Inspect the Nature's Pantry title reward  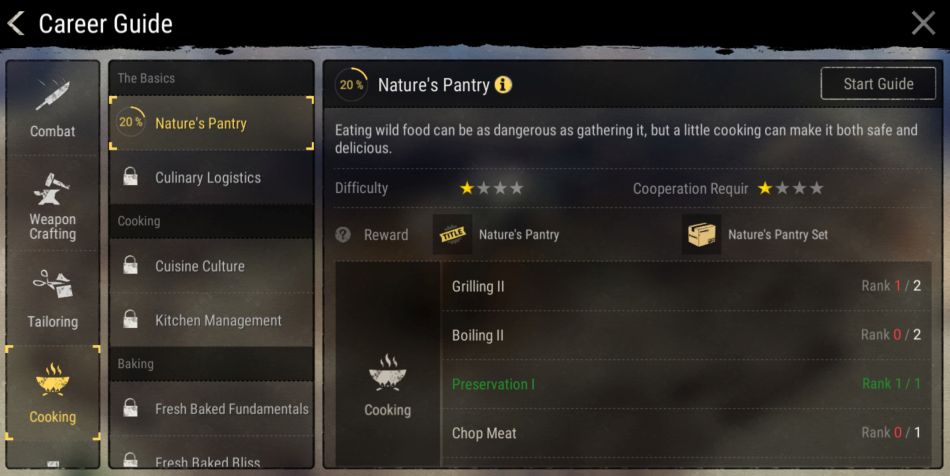point(453,235)
